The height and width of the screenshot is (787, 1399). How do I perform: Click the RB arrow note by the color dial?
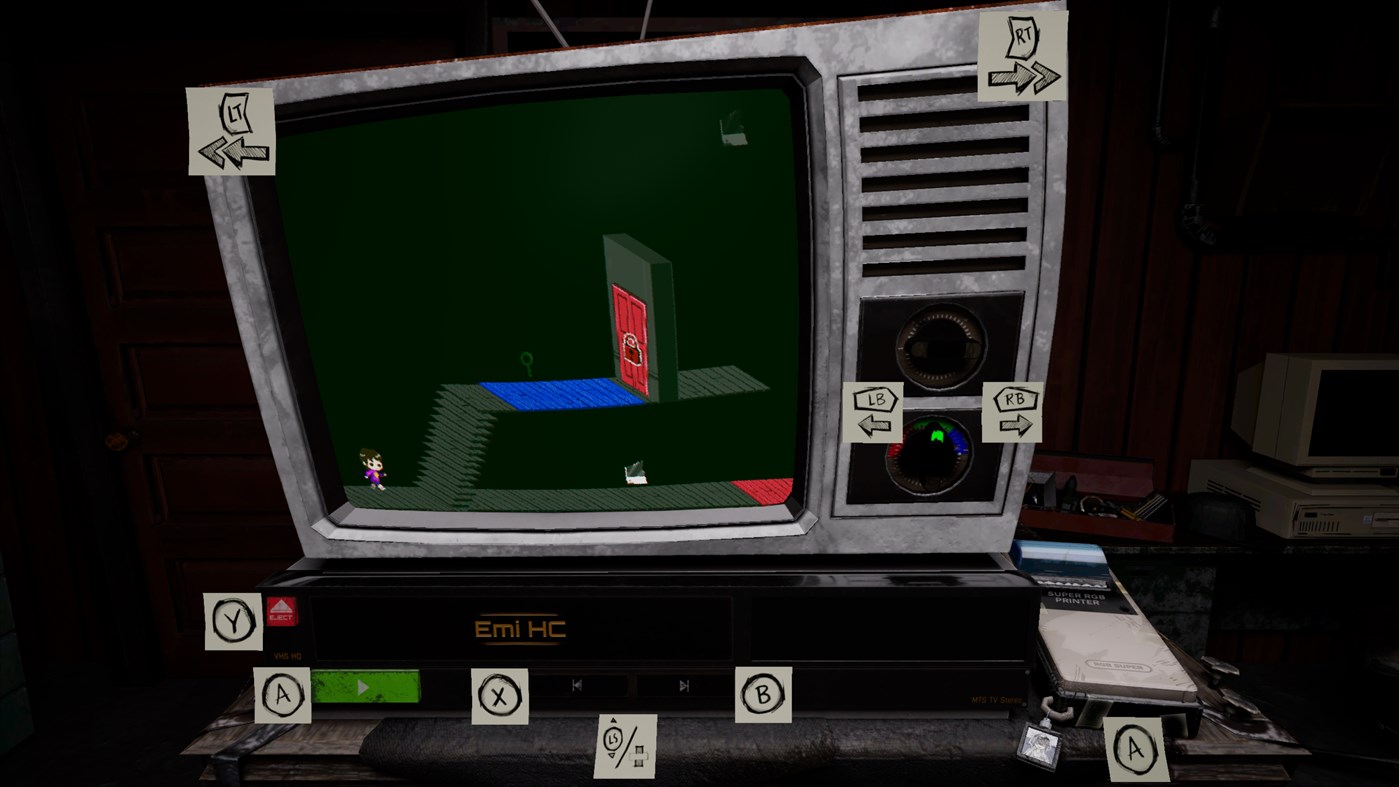point(1011,410)
